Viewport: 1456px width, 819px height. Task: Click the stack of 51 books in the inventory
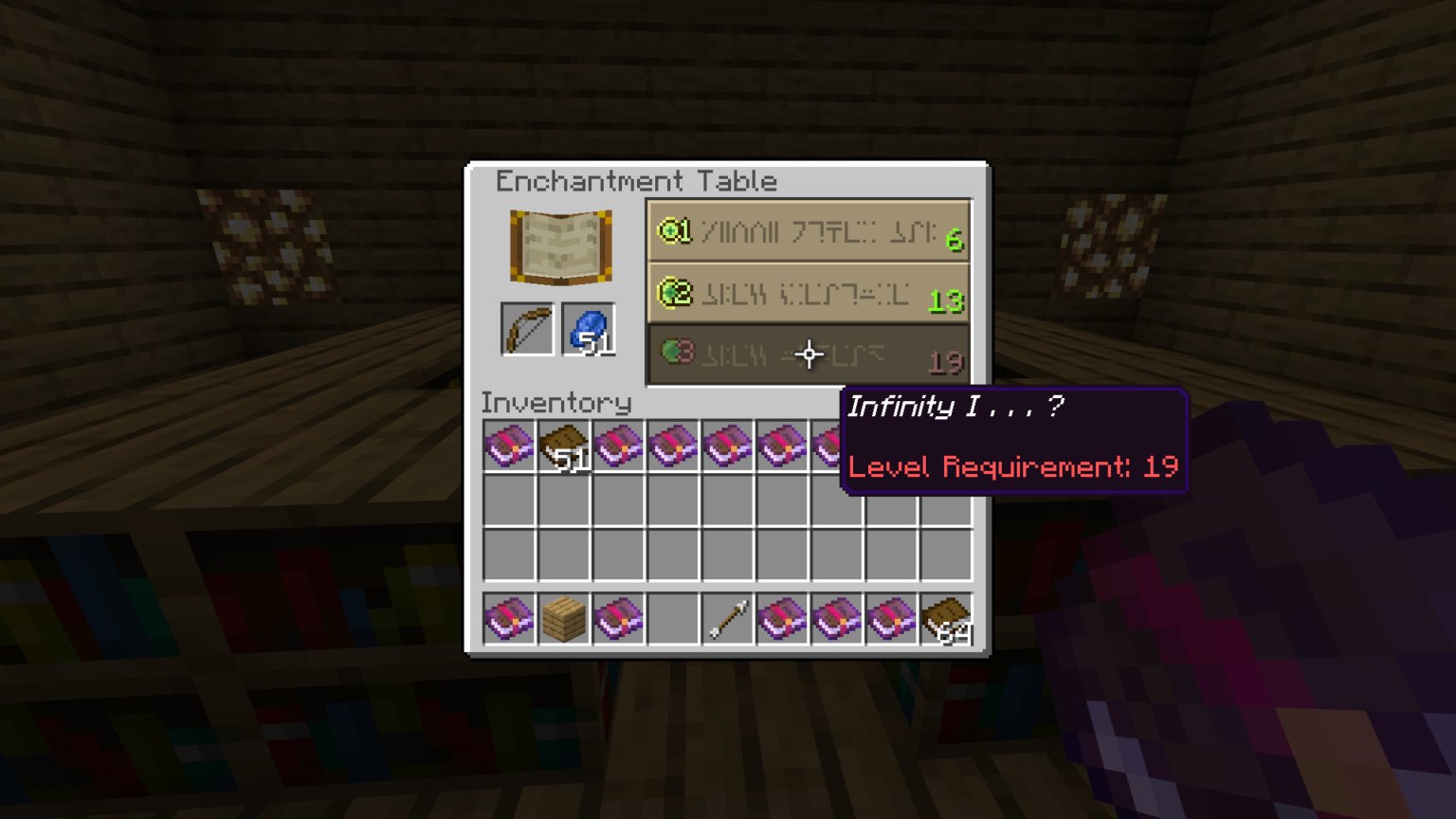coord(564,446)
